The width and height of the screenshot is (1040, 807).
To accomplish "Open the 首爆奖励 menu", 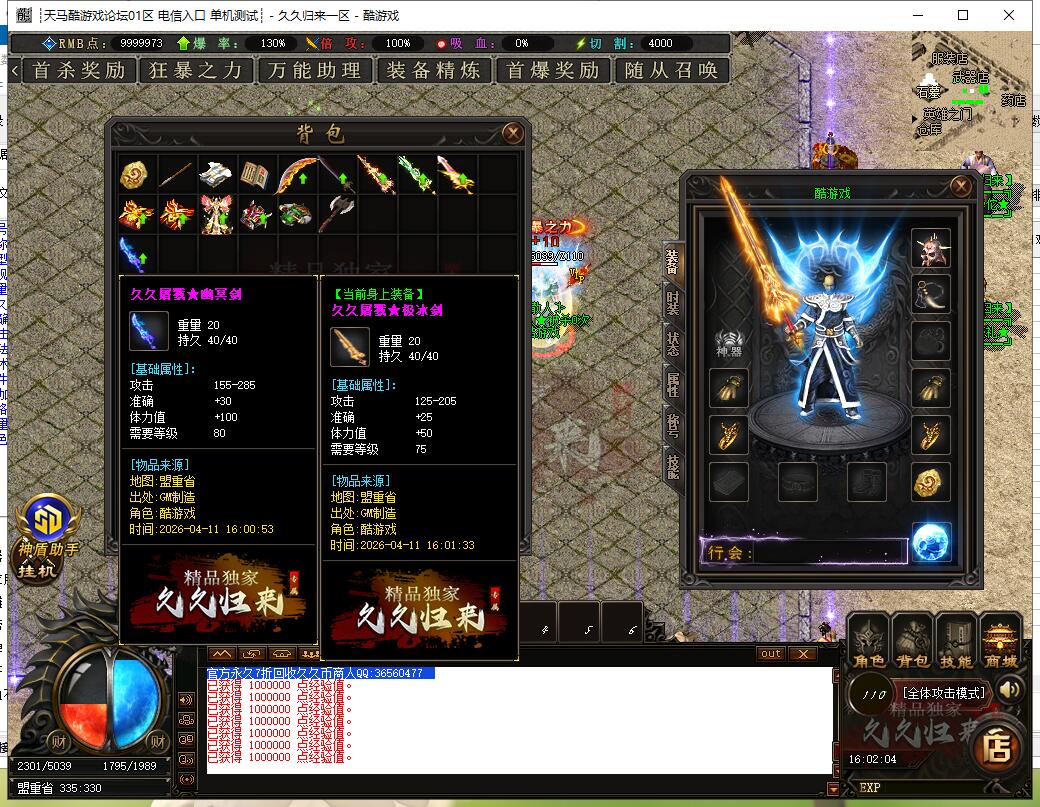I will tap(552, 70).
